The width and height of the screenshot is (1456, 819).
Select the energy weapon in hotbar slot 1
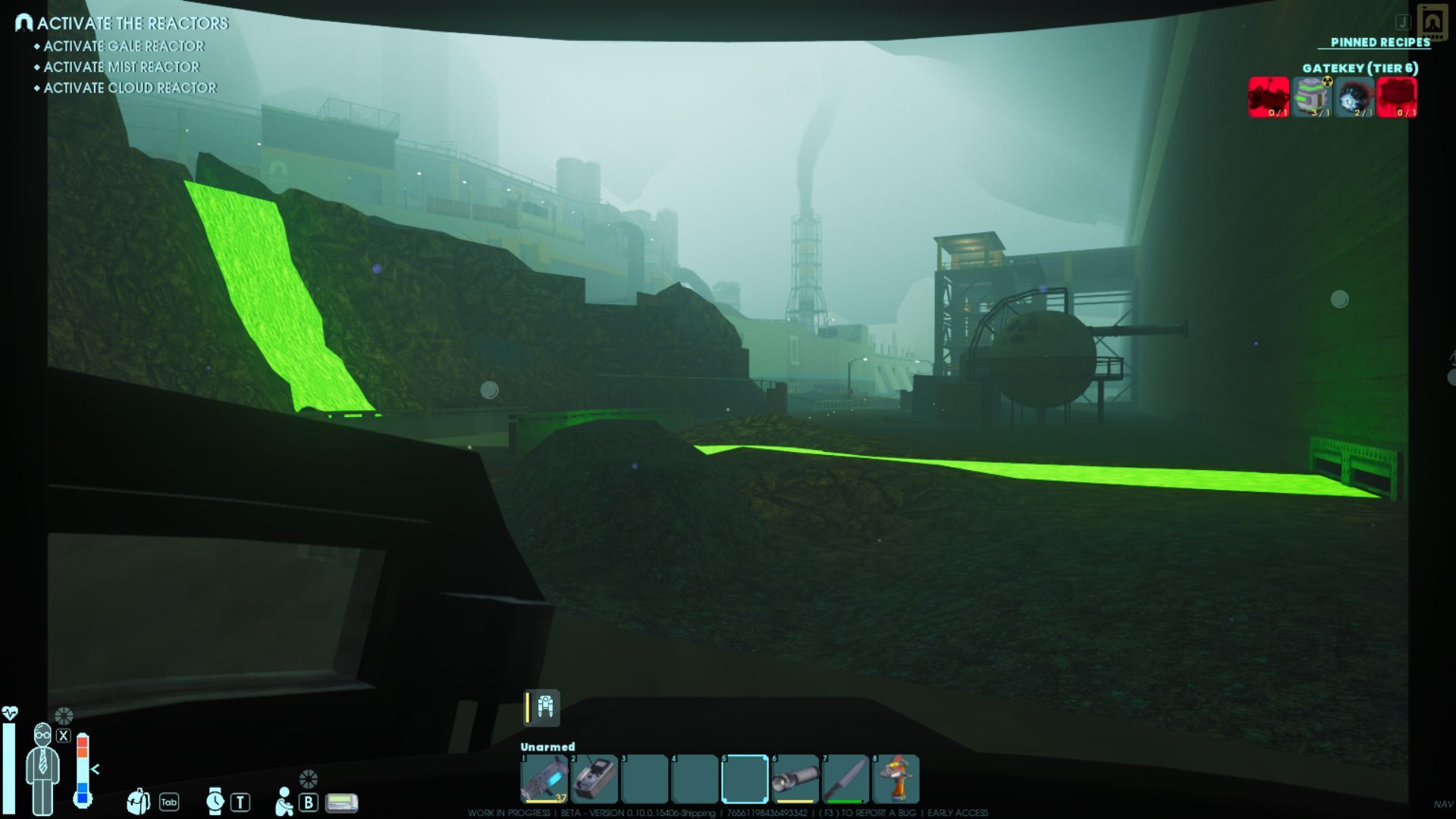pos(544,779)
